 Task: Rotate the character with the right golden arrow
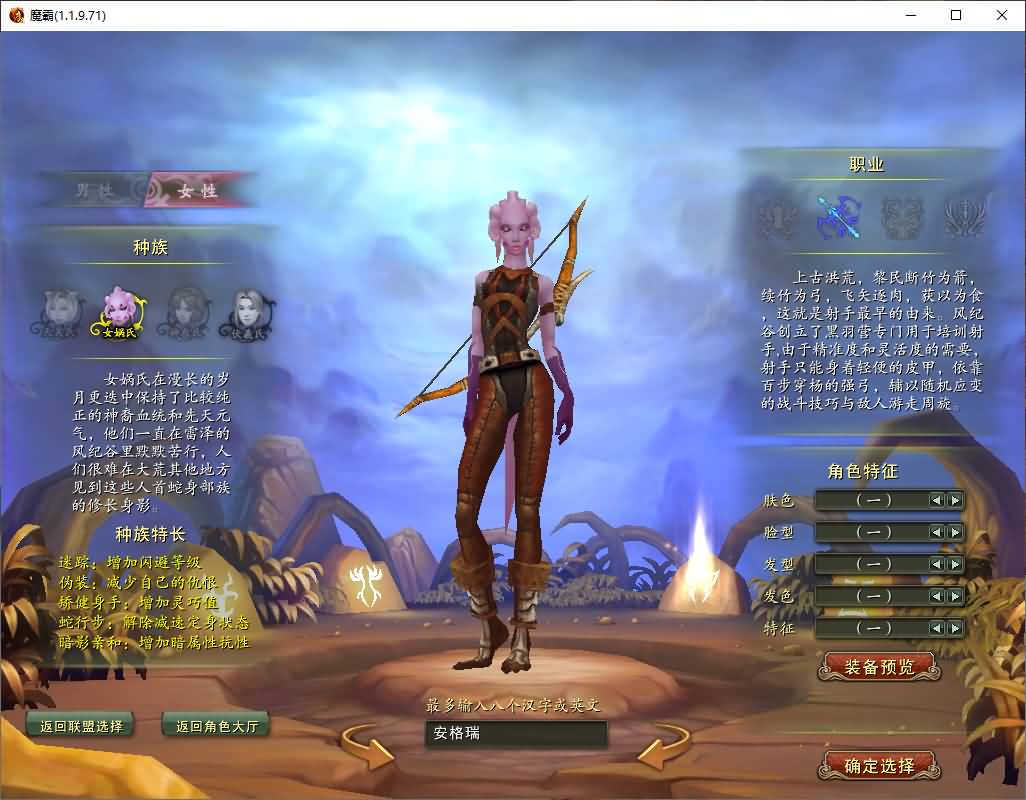click(x=662, y=747)
